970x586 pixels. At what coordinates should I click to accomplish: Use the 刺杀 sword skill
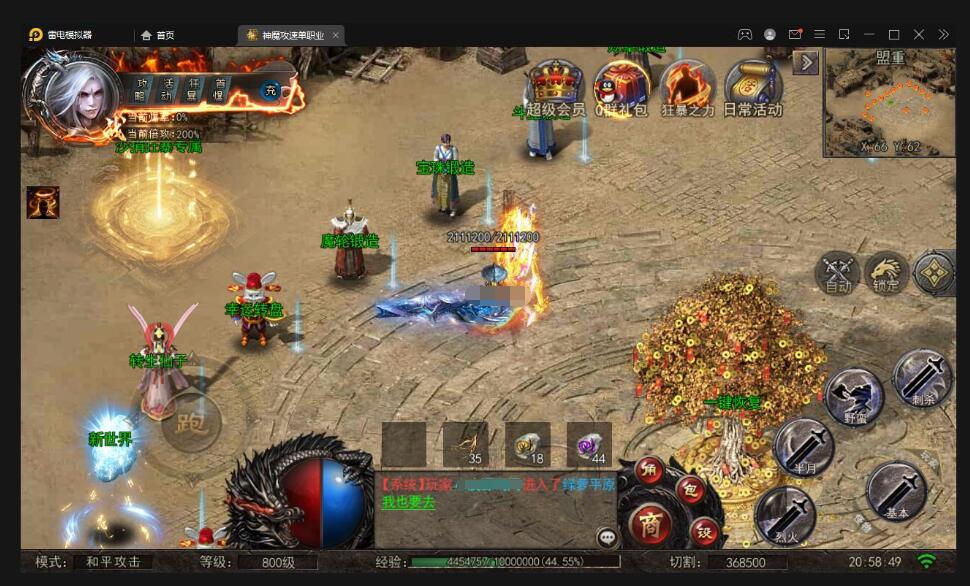coord(921,377)
